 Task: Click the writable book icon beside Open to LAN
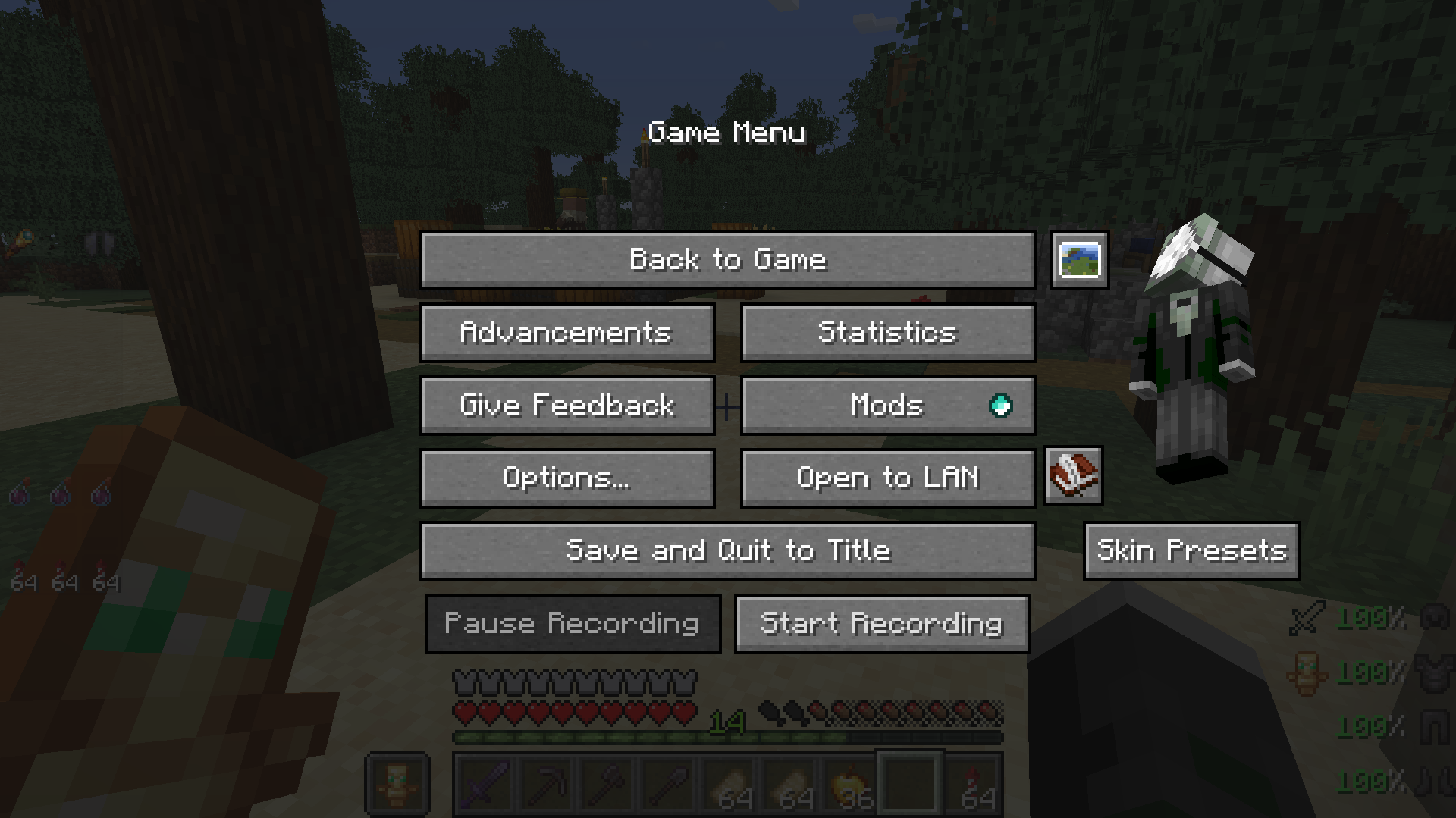[1072, 477]
